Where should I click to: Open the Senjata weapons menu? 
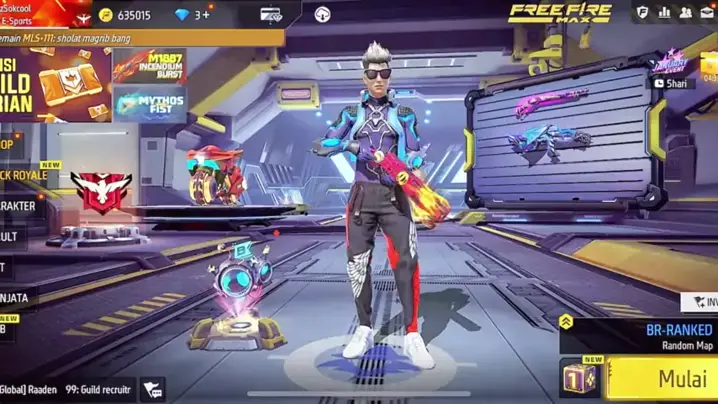(16, 298)
